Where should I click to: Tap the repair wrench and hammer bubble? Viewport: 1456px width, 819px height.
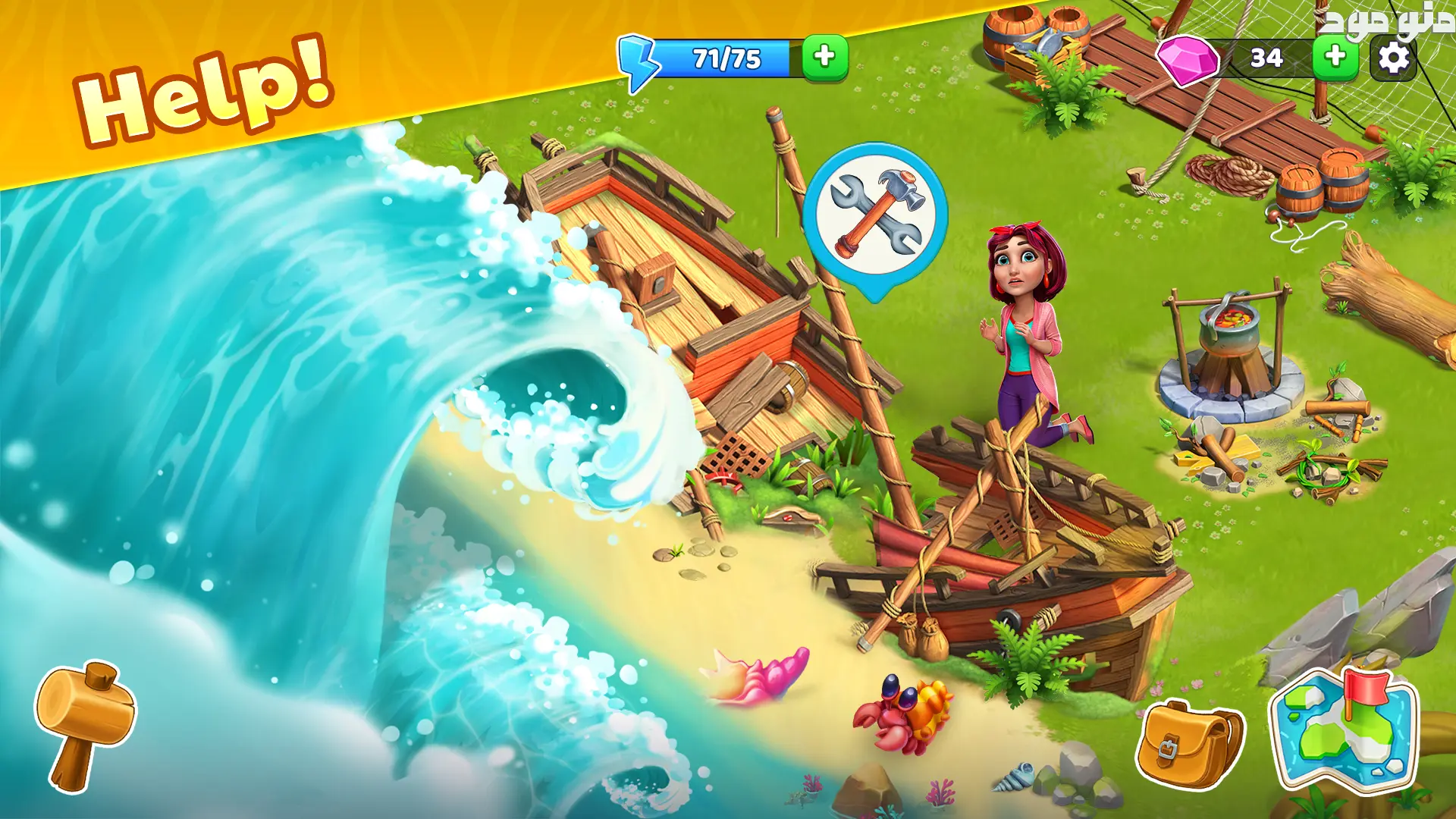[x=876, y=215]
